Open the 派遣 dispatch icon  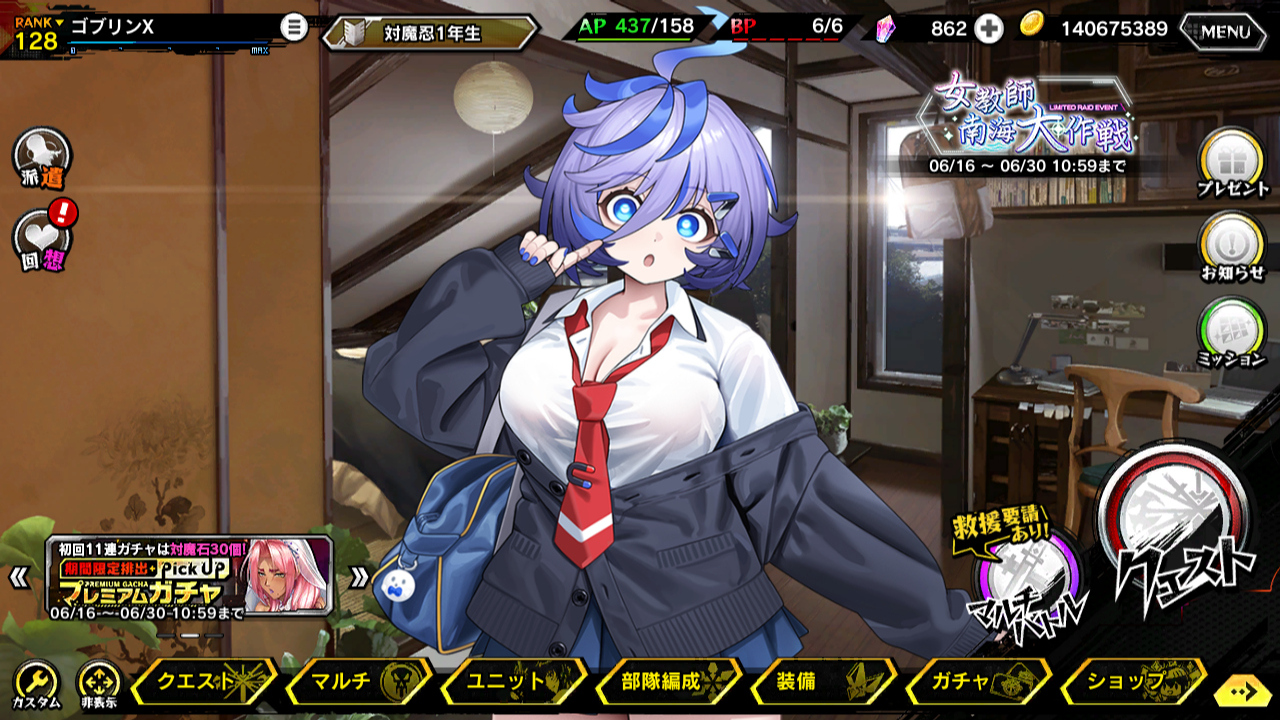(x=42, y=157)
